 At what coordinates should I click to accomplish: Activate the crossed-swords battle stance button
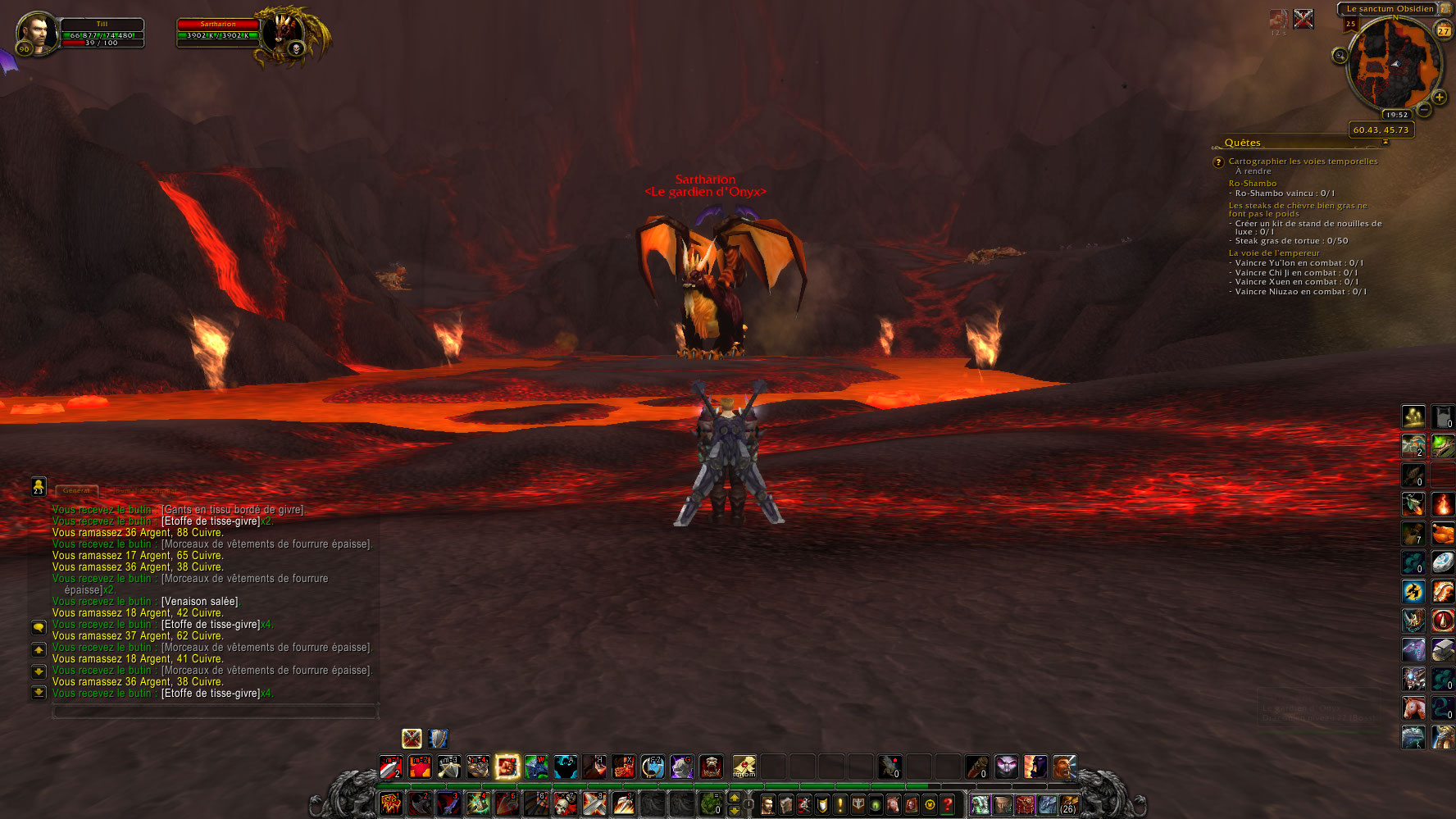click(x=412, y=738)
